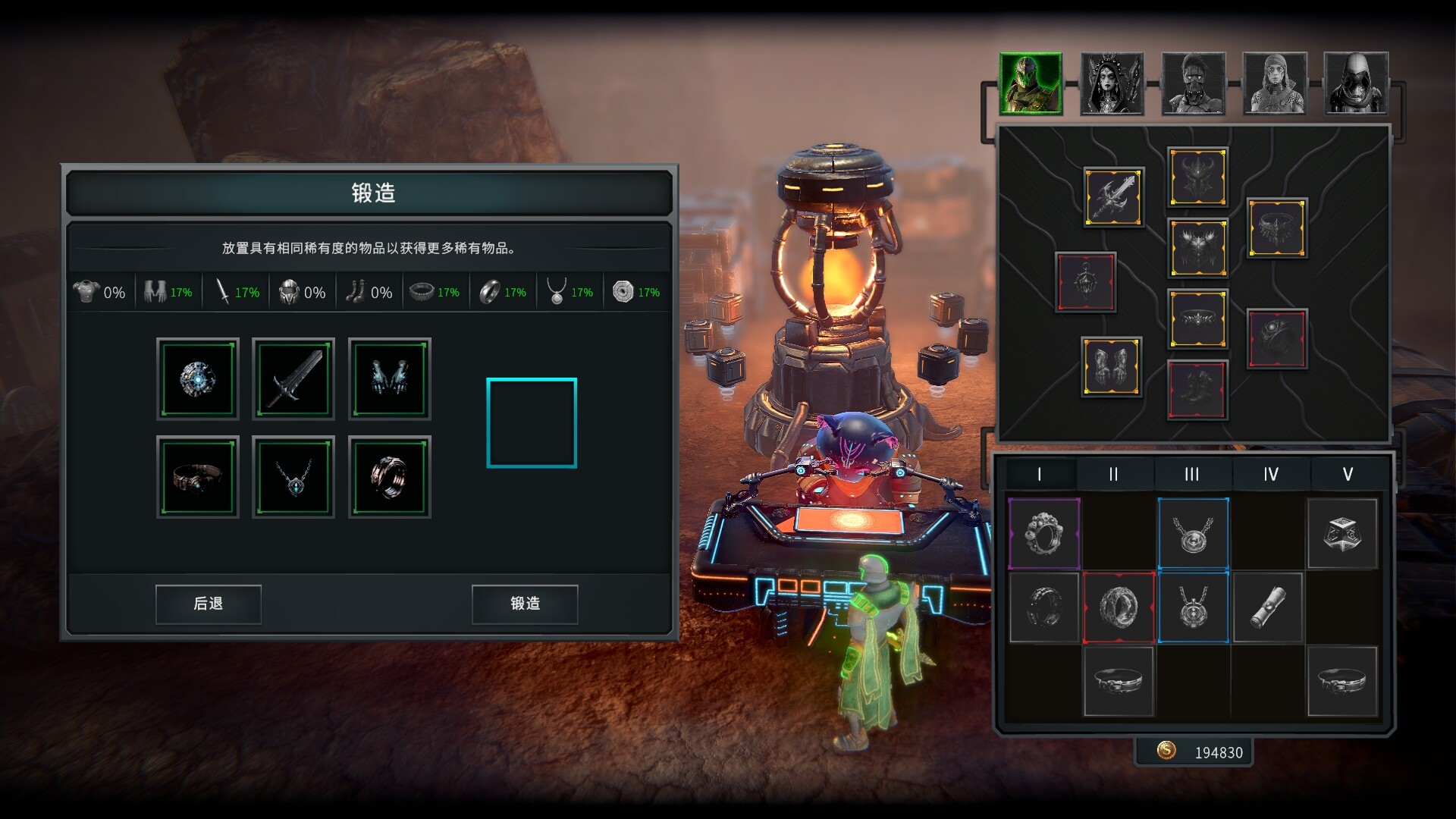
Task: Choose the hooded hero portrait
Action: pyautogui.click(x=1356, y=83)
